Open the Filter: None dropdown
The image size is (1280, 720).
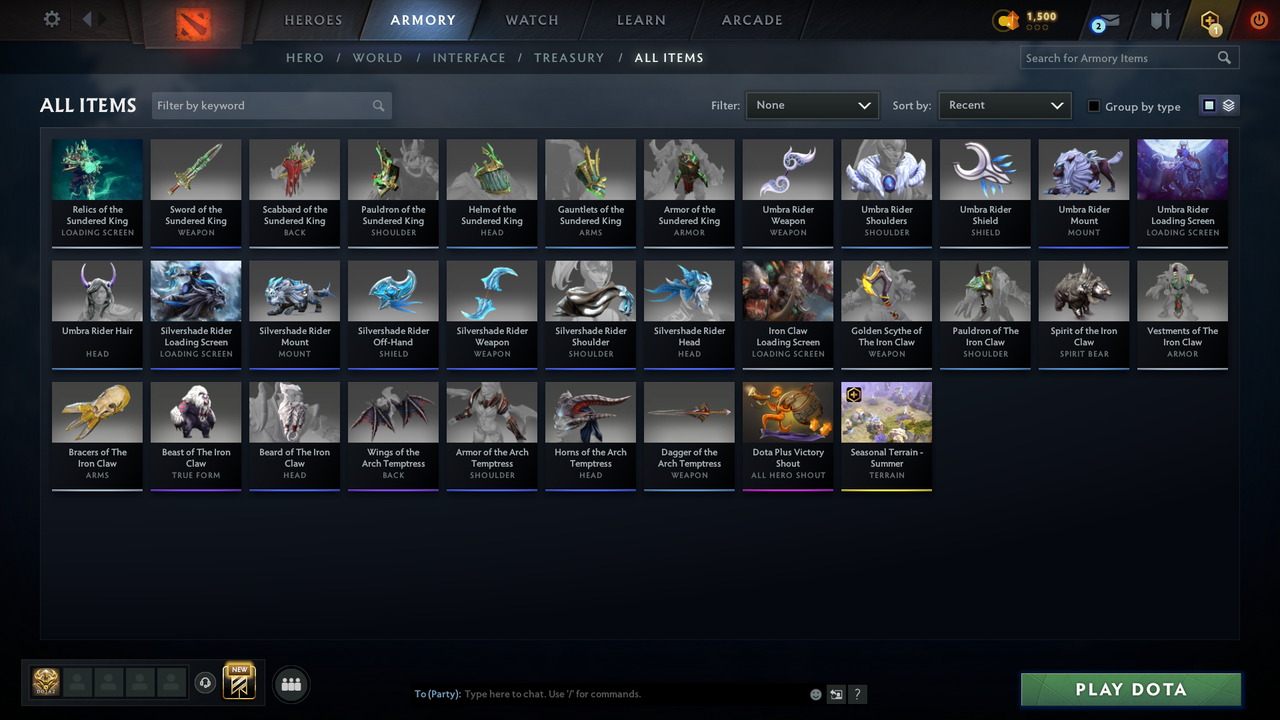pos(811,105)
